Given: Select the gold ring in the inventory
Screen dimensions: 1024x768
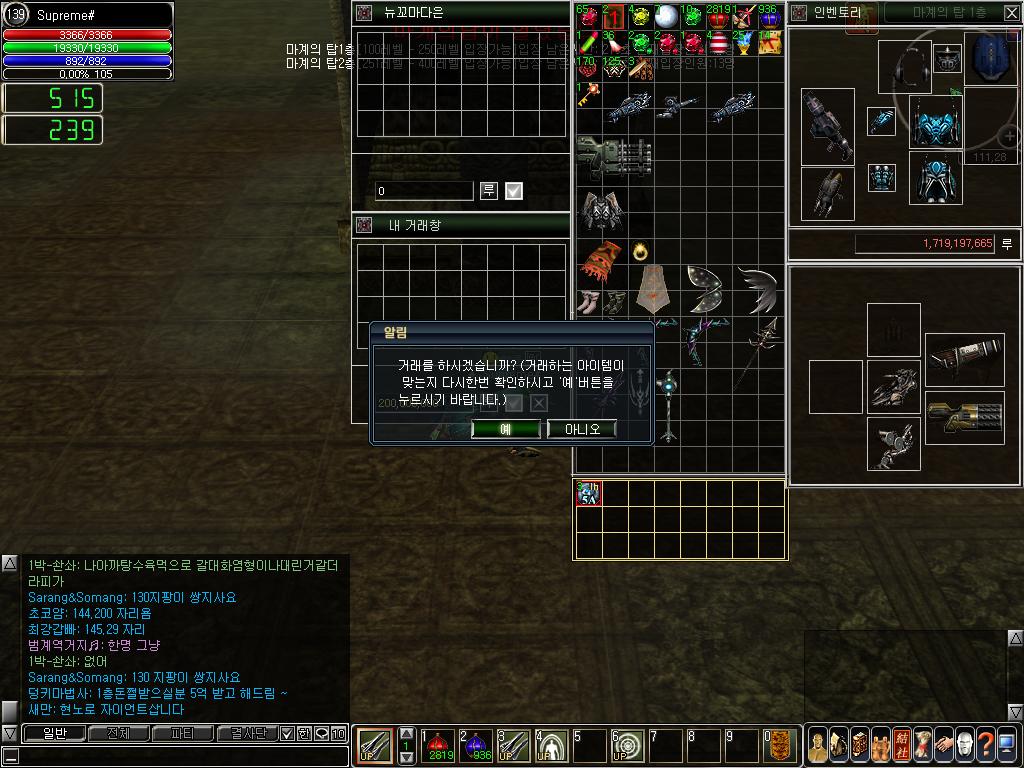Looking at the screenshot, I should click(639, 251).
